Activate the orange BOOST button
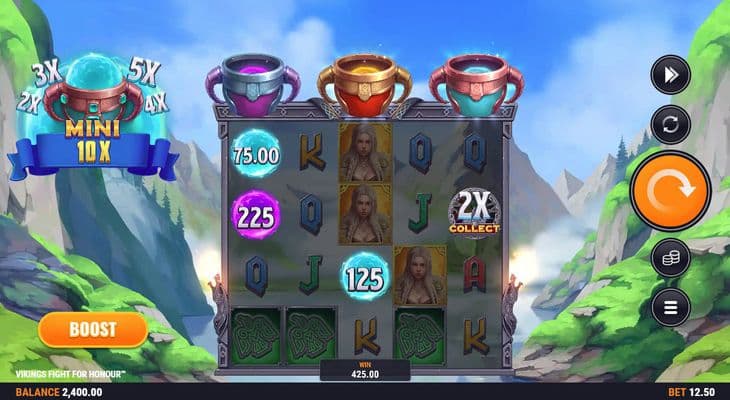The width and height of the screenshot is (730, 400). tap(93, 328)
